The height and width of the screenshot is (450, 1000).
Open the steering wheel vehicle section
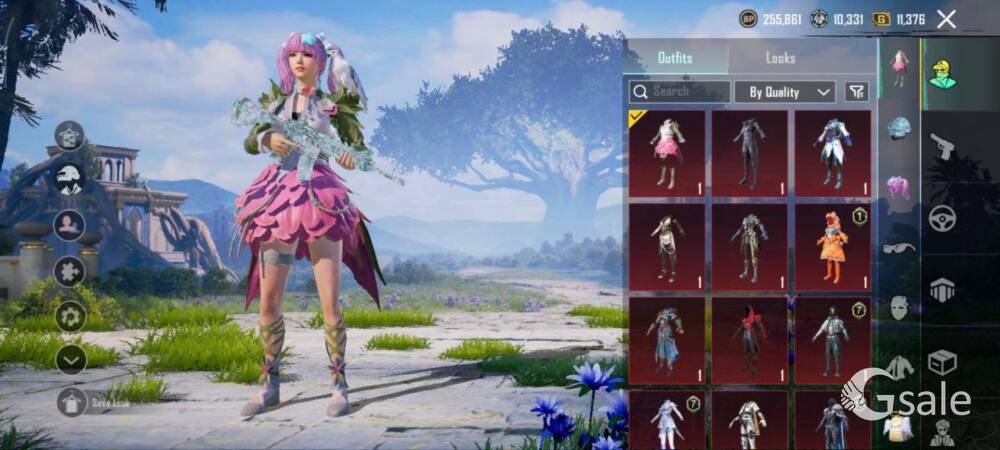pyautogui.click(x=942, y=218)
